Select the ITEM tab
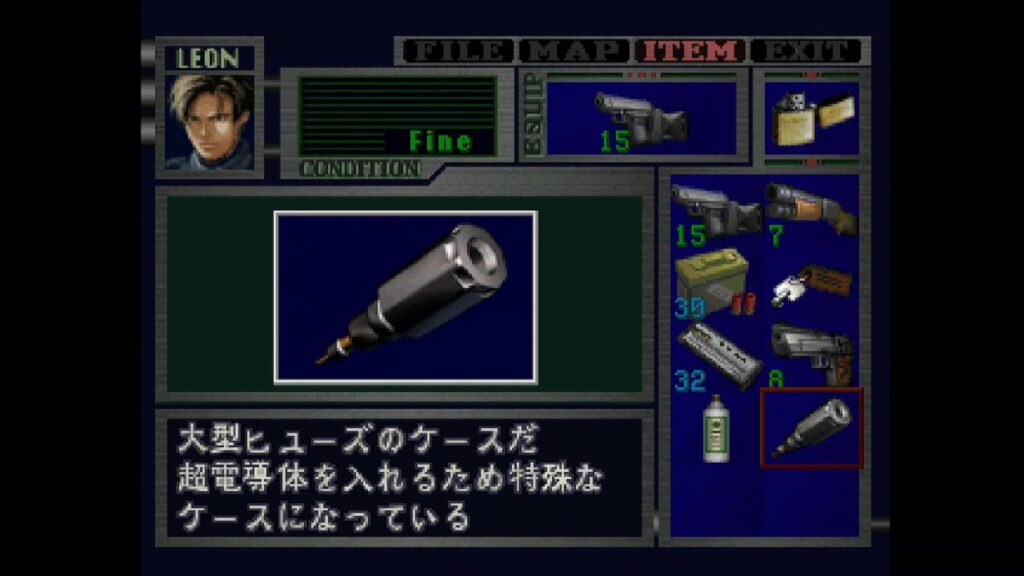Image resolution: width=1024 pixels, height=576 pixels. pos(692,50)
